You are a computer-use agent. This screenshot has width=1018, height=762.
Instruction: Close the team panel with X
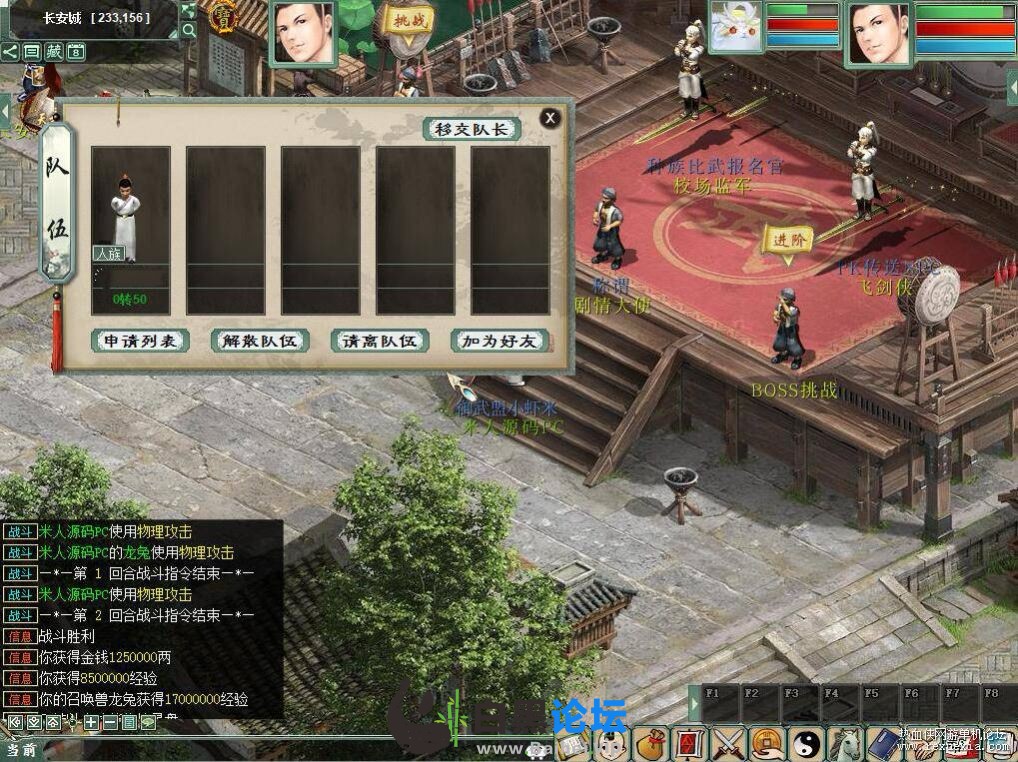coord(549,118)
